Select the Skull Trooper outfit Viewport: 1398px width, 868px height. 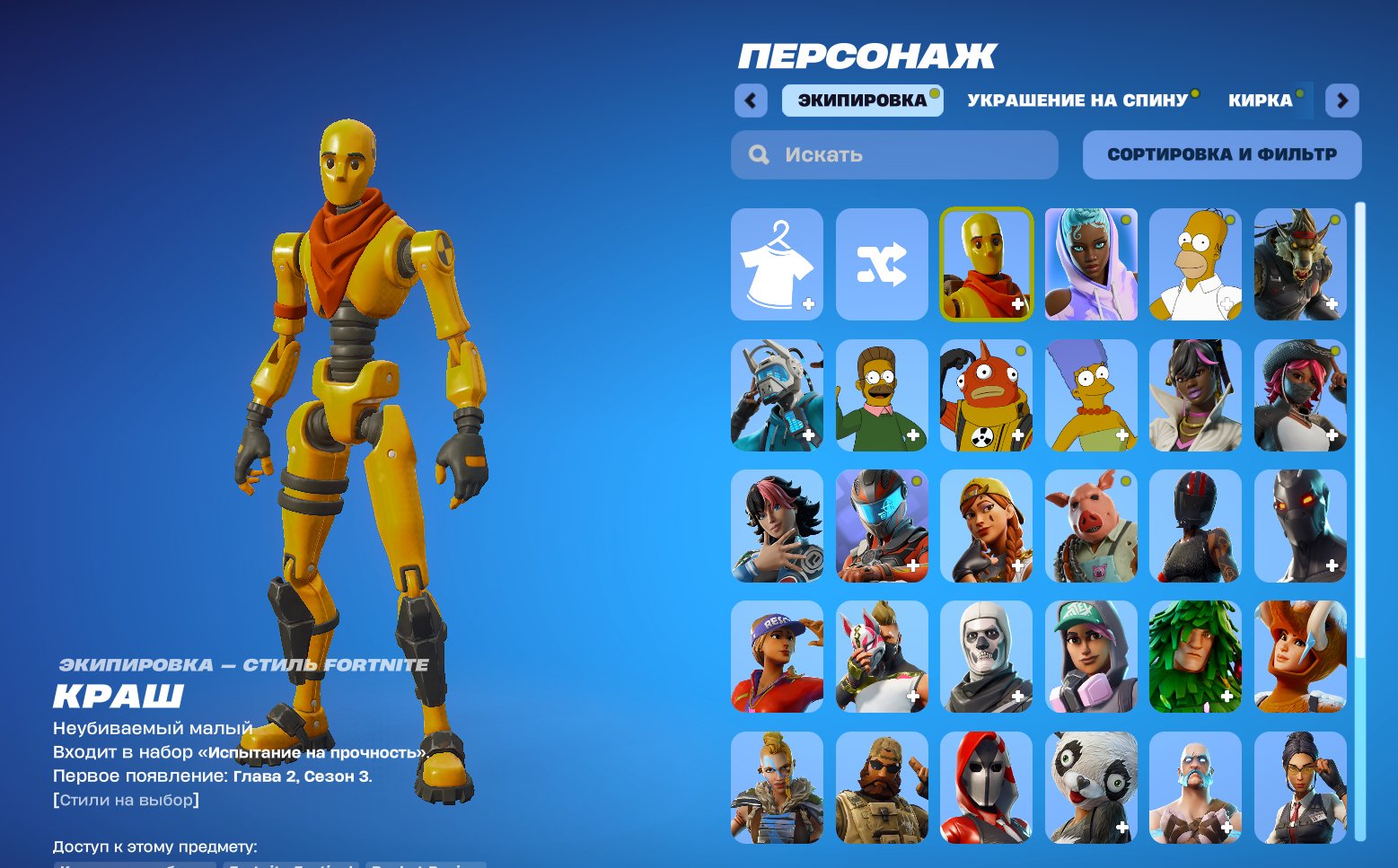pos(985,657)
